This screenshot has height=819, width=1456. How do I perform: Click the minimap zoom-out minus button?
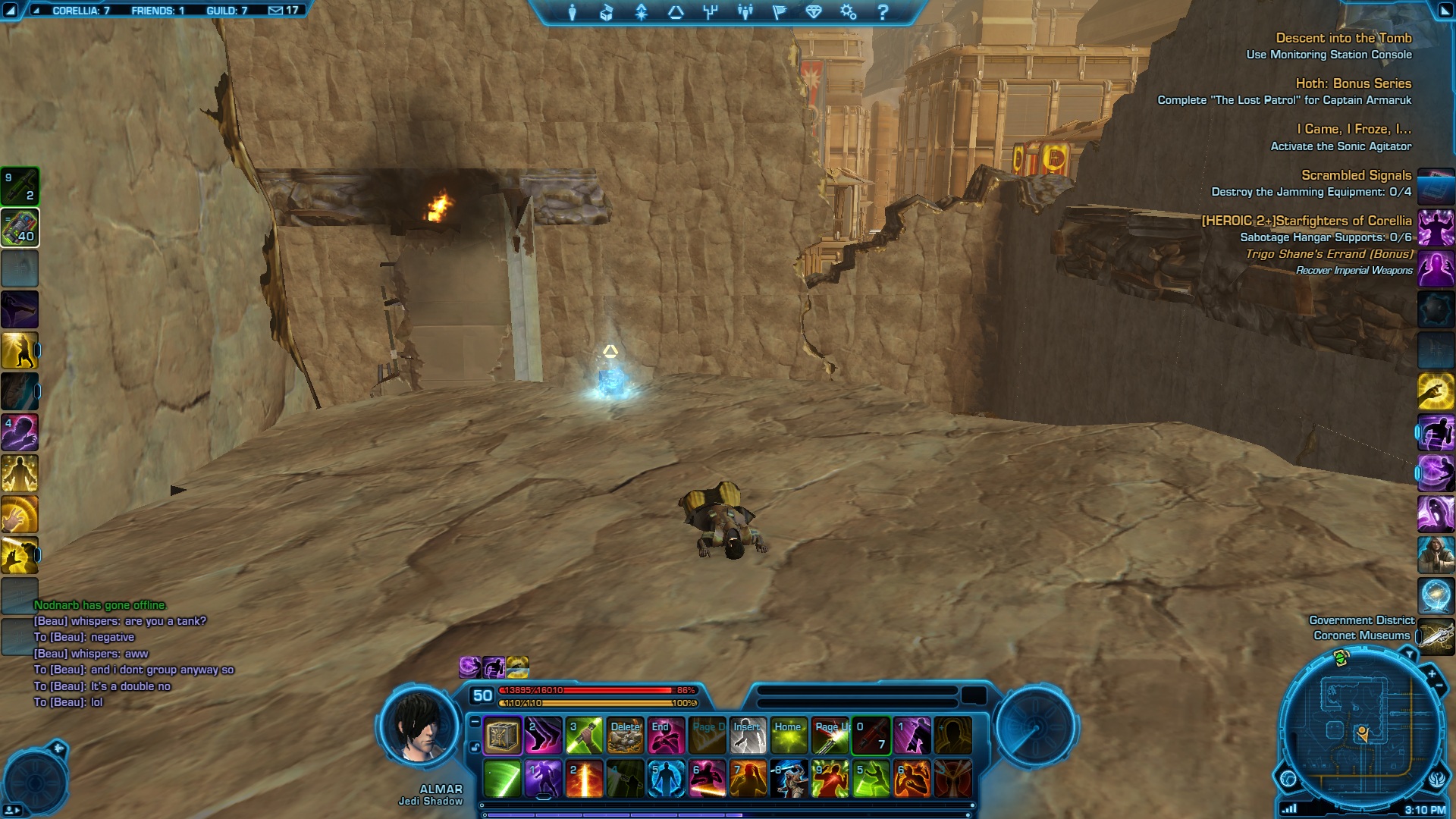coord(1438,686)
